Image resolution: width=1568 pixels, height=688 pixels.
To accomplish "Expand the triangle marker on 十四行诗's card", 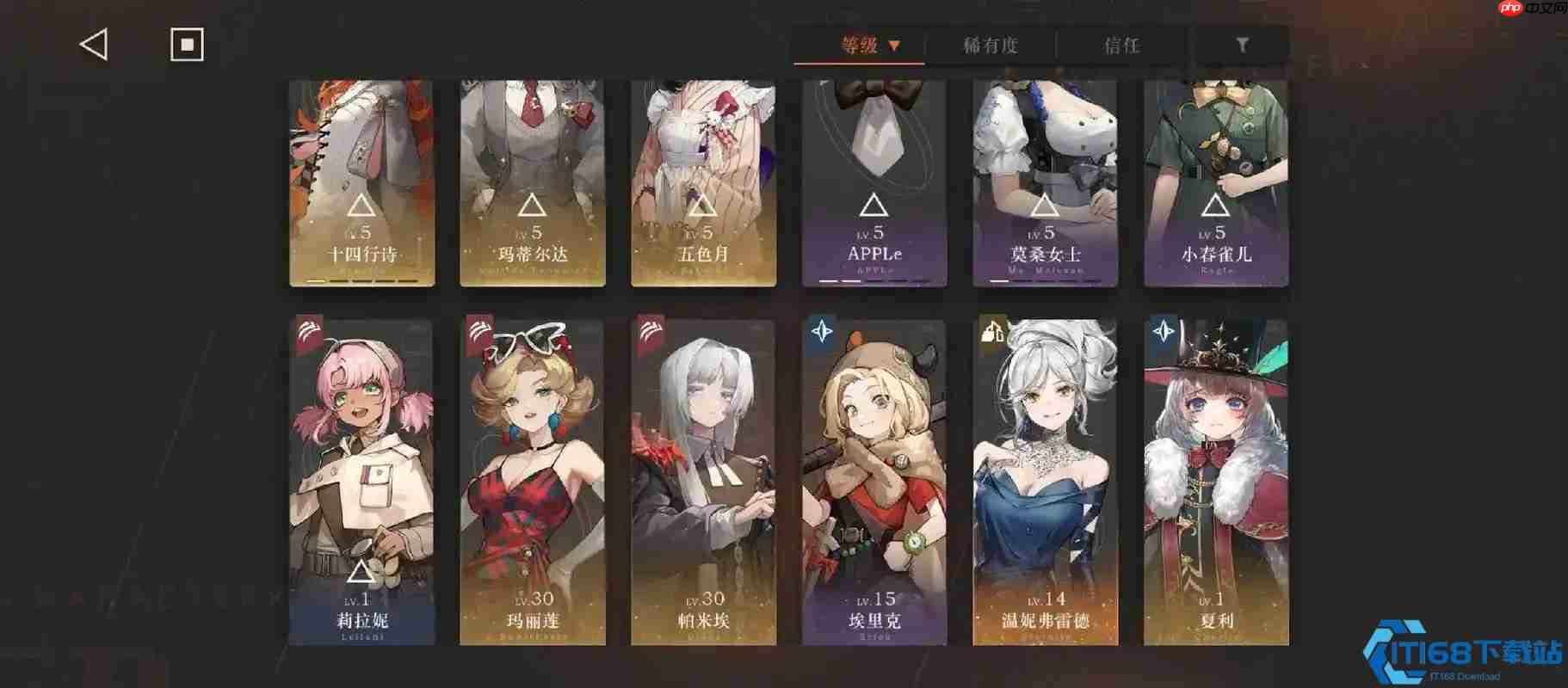I will [x=361, y=205].
